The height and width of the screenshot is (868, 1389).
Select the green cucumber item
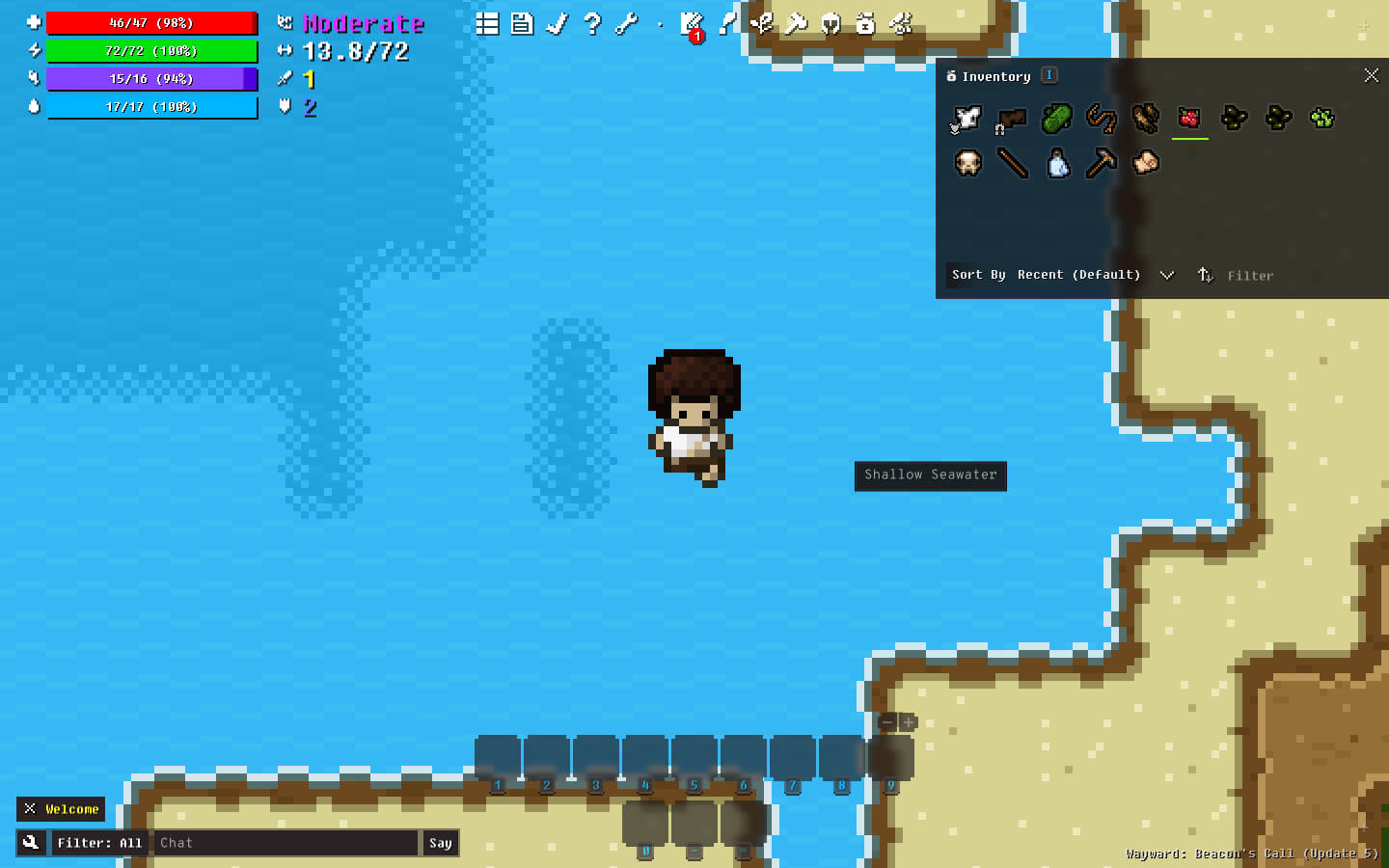coord(1056,119)
